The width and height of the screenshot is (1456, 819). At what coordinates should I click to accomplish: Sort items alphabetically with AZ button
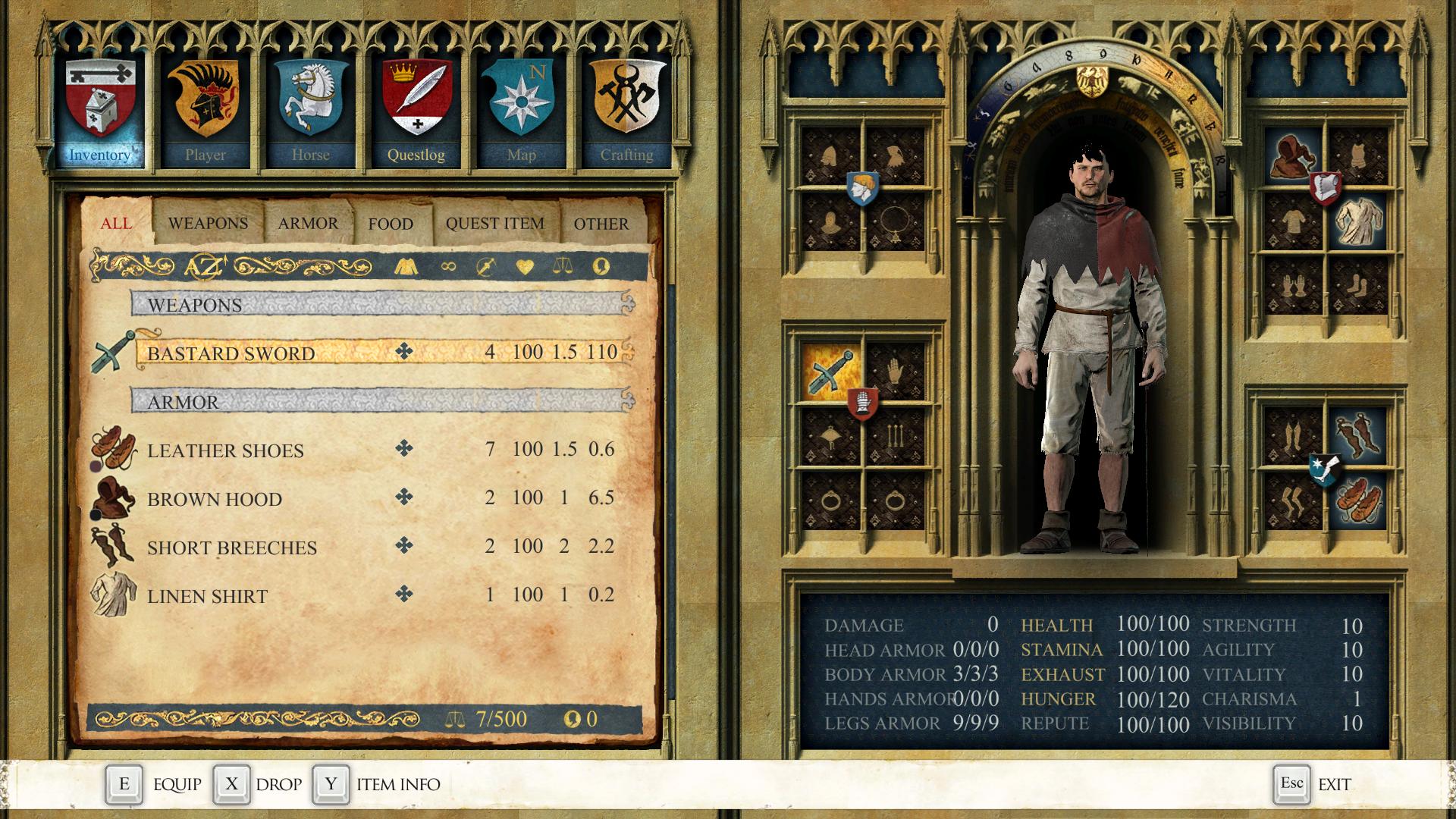point(205,267)
